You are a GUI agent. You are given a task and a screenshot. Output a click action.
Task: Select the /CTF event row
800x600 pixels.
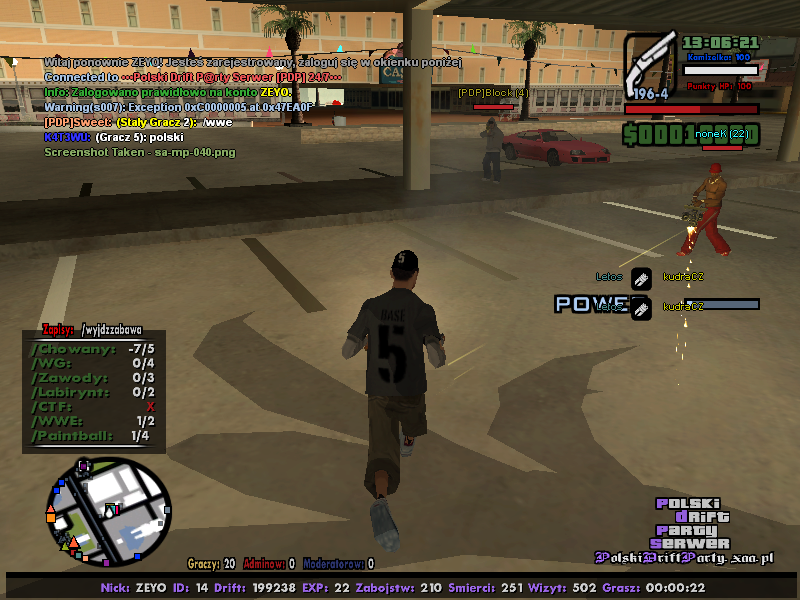[x=93, y=407]
